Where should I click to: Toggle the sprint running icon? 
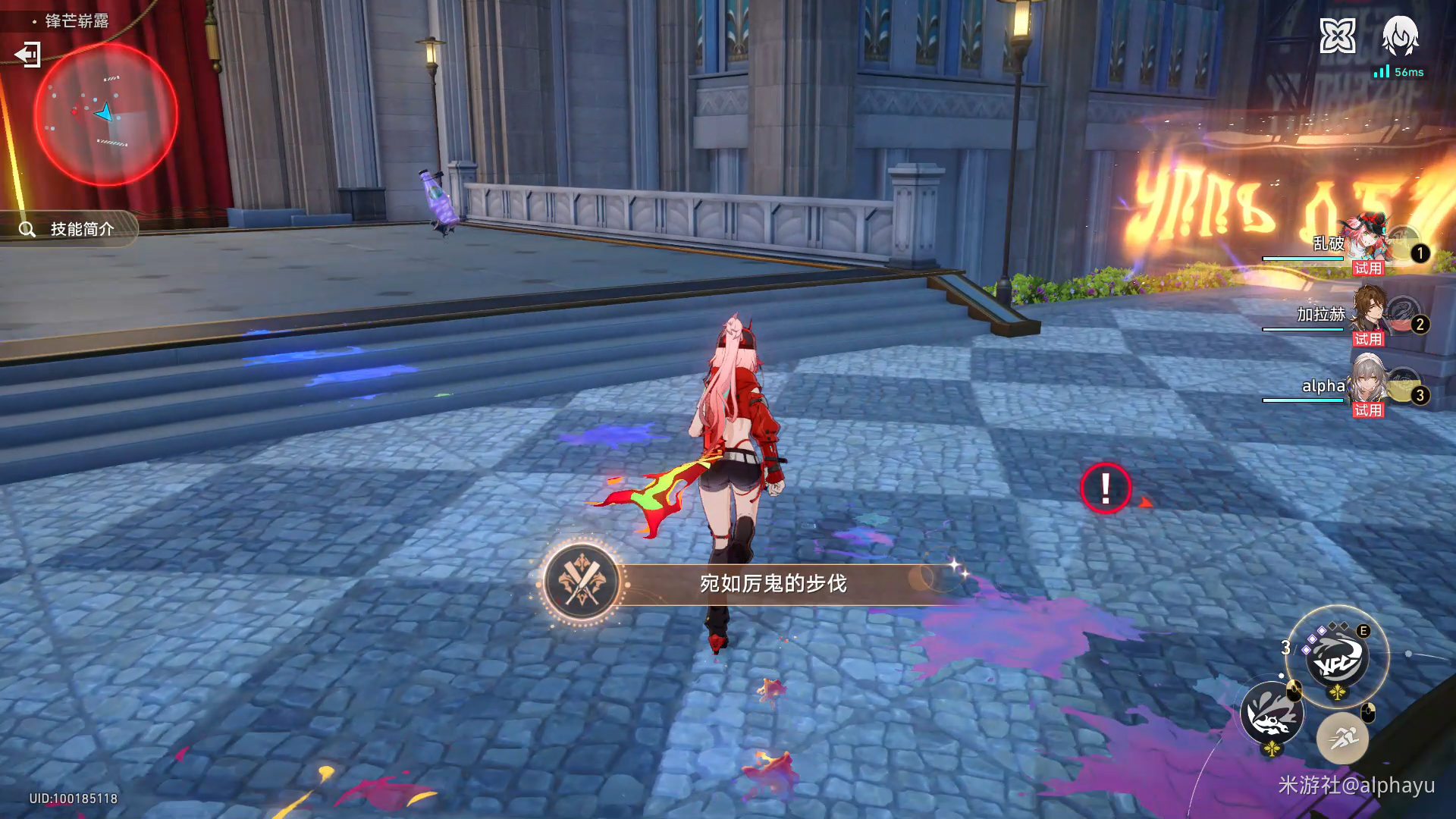(x=1342, y=738)
